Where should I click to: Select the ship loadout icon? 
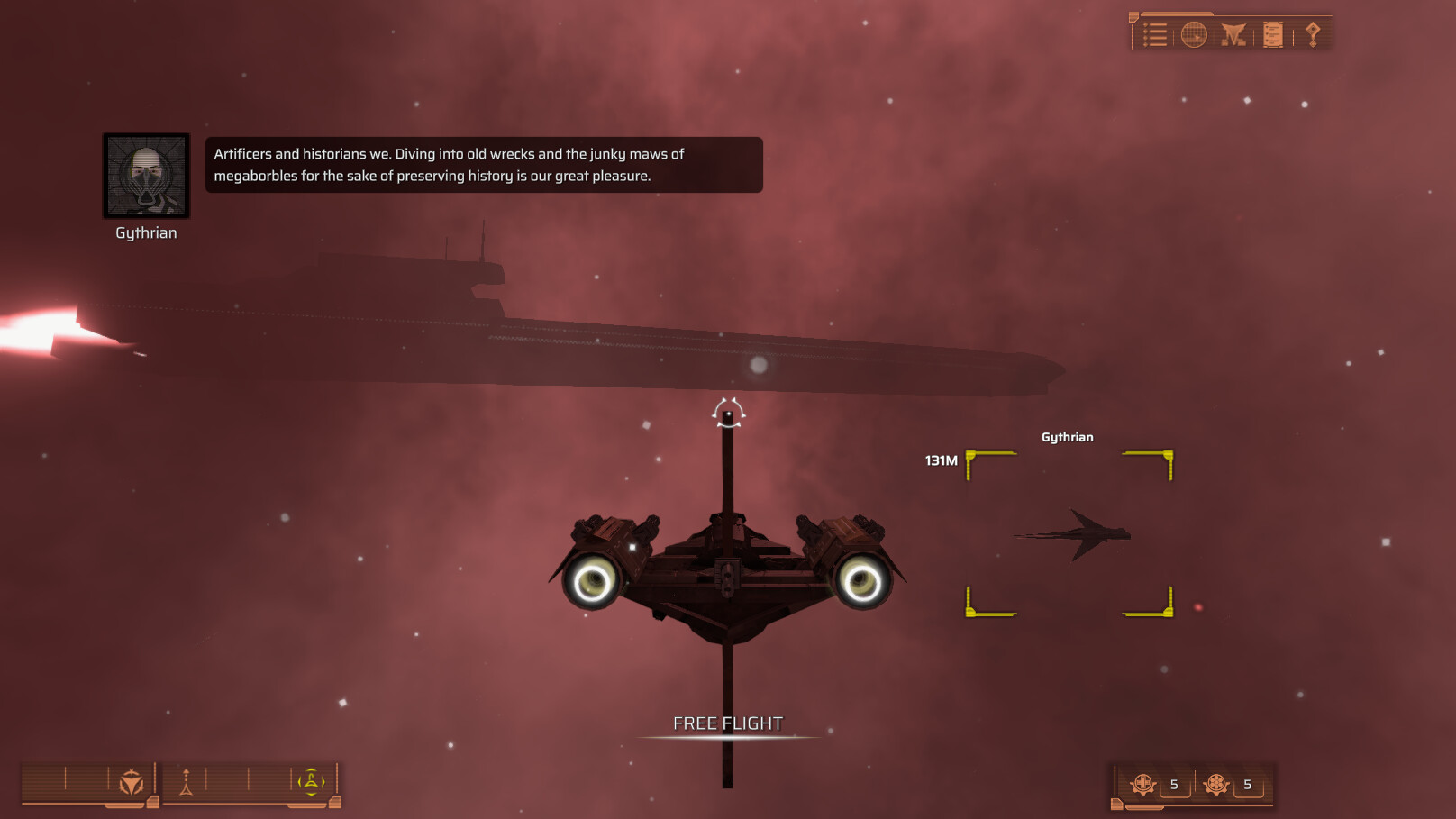point(1233,33)
